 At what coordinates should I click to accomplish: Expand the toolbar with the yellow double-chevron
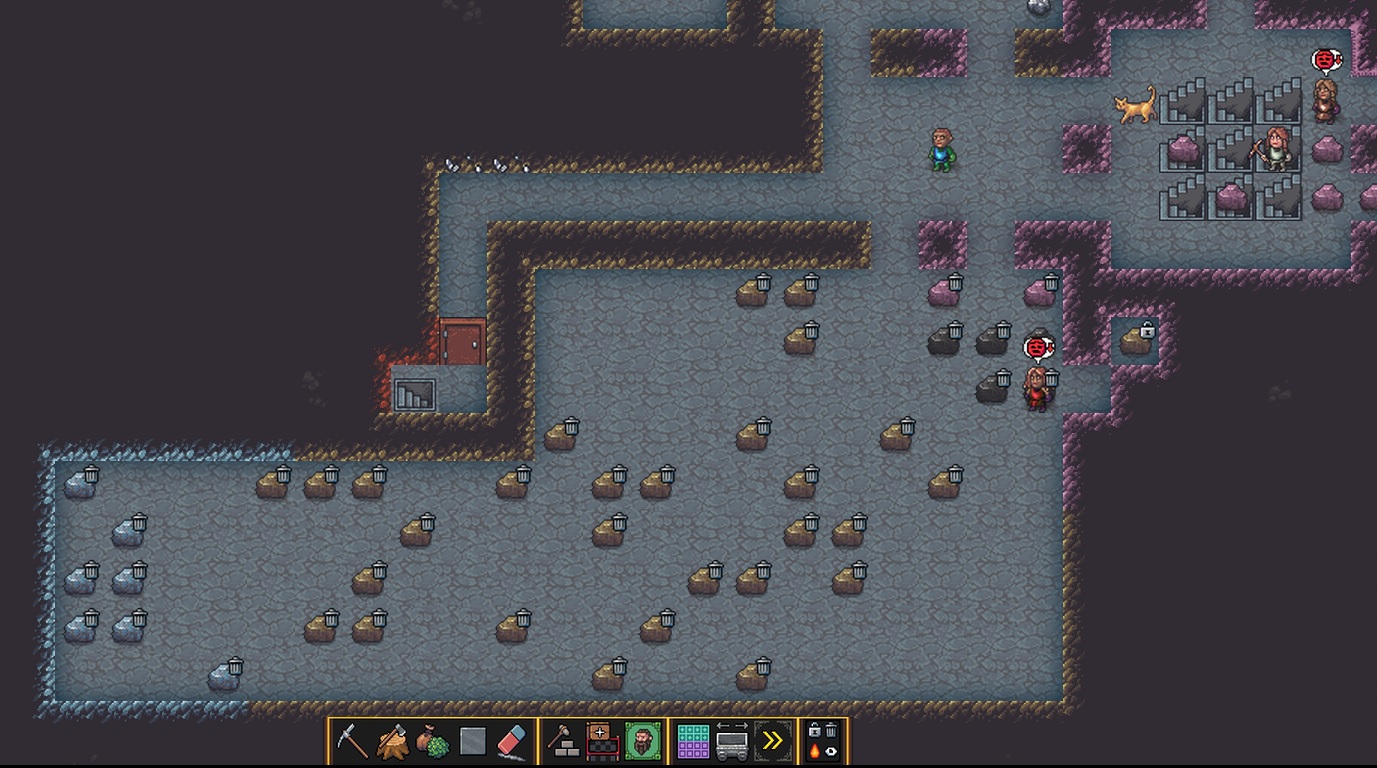pyautogui.click(x=772, y=740)
